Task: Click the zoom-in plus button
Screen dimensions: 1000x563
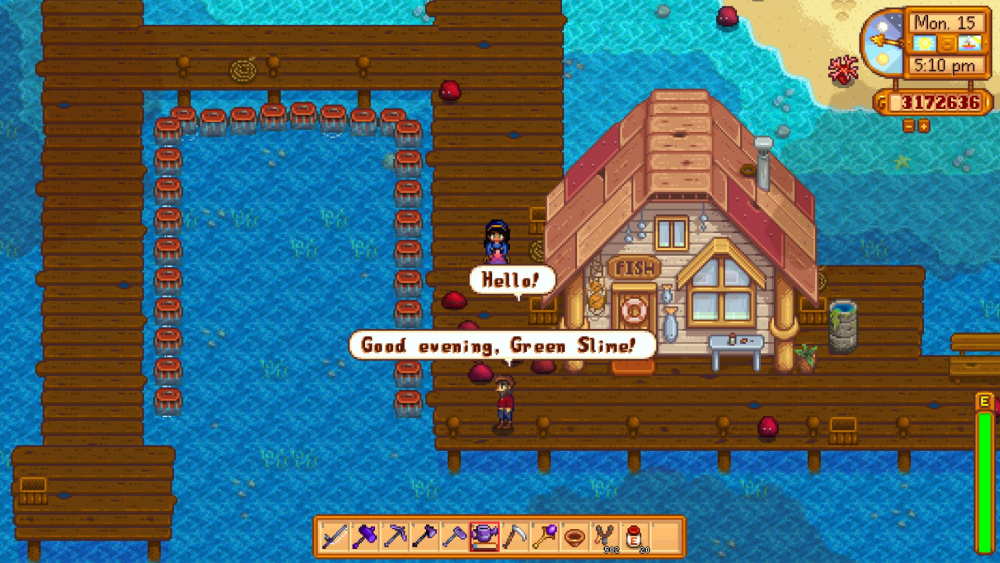Action: (923, 127)
